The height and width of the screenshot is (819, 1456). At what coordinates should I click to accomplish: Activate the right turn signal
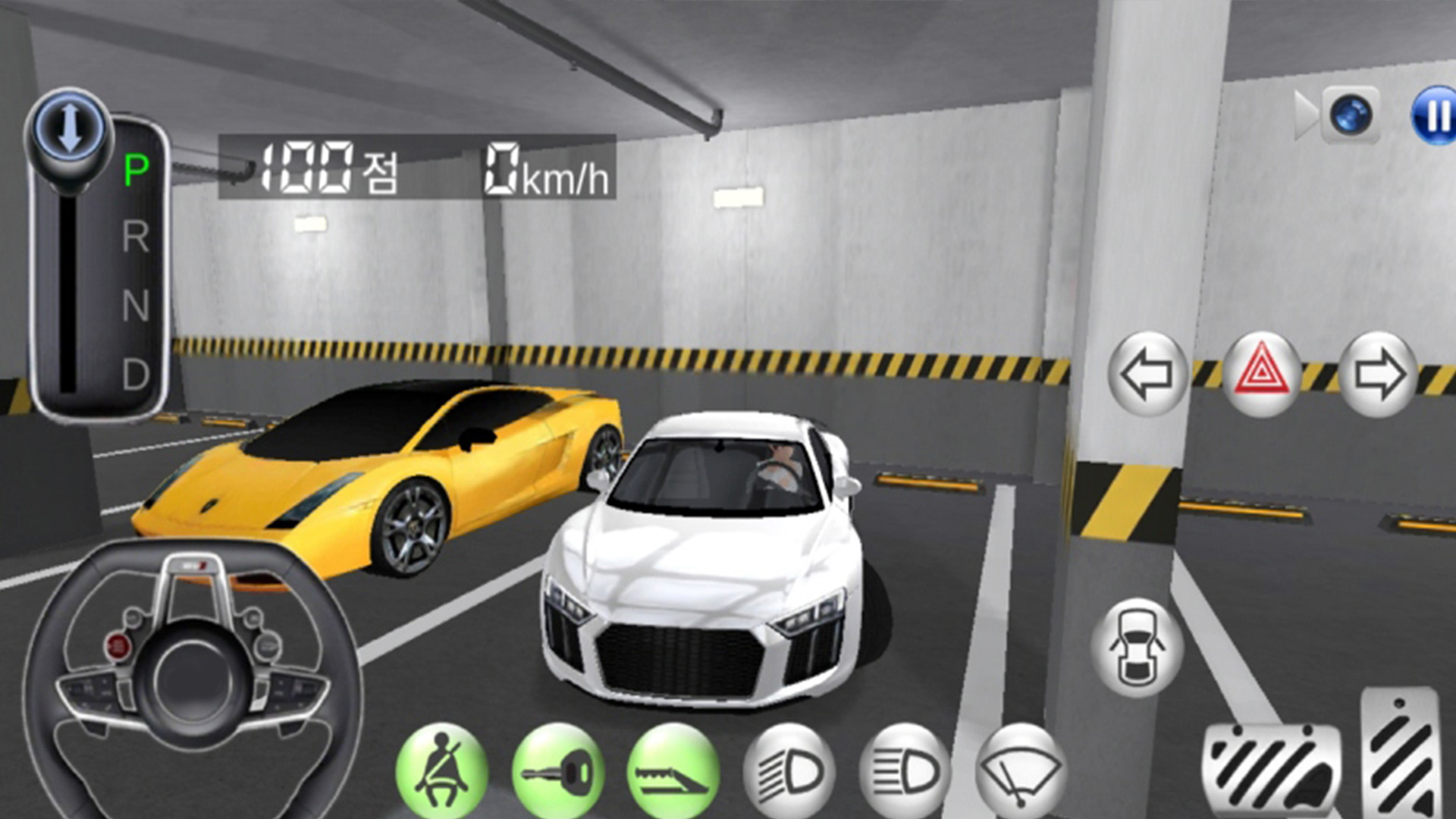point(1378,374)
